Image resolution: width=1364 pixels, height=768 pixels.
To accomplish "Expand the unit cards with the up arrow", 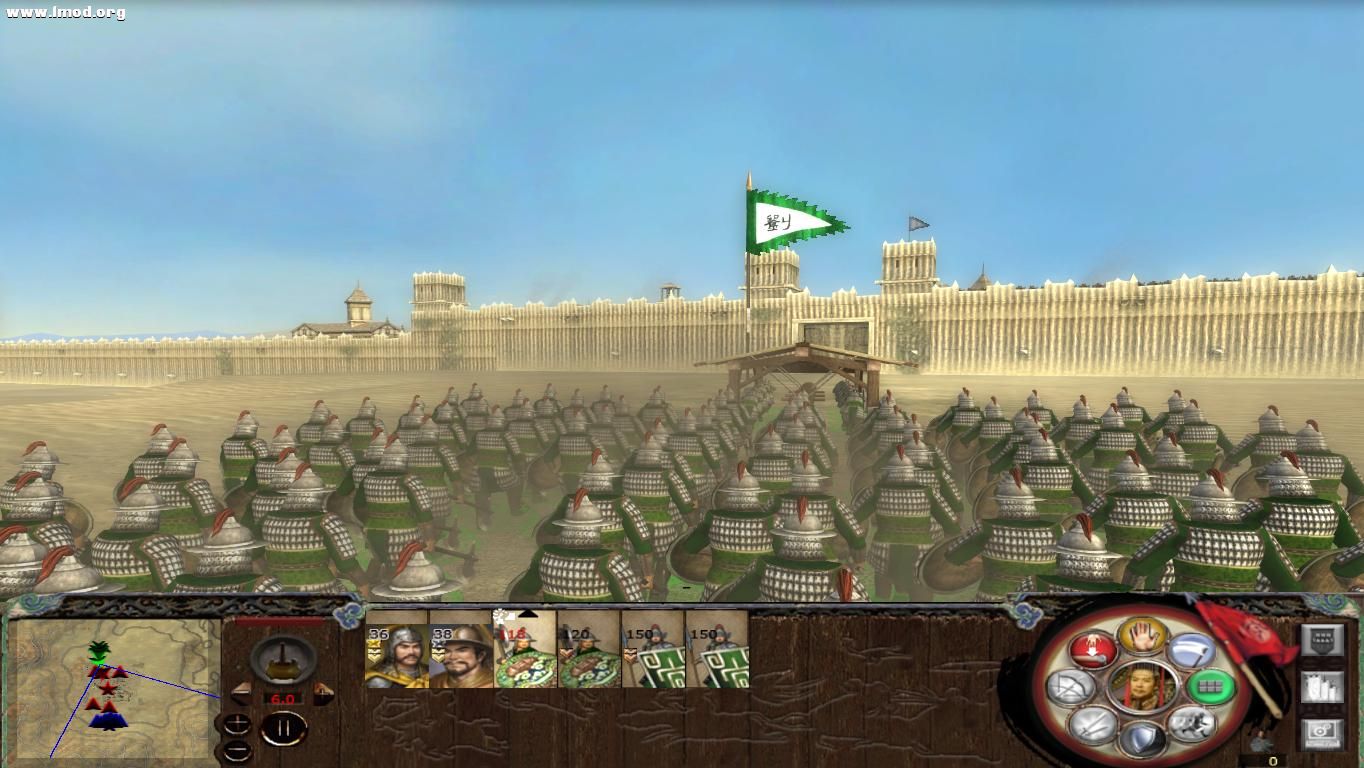I will (x=527, y=613).
